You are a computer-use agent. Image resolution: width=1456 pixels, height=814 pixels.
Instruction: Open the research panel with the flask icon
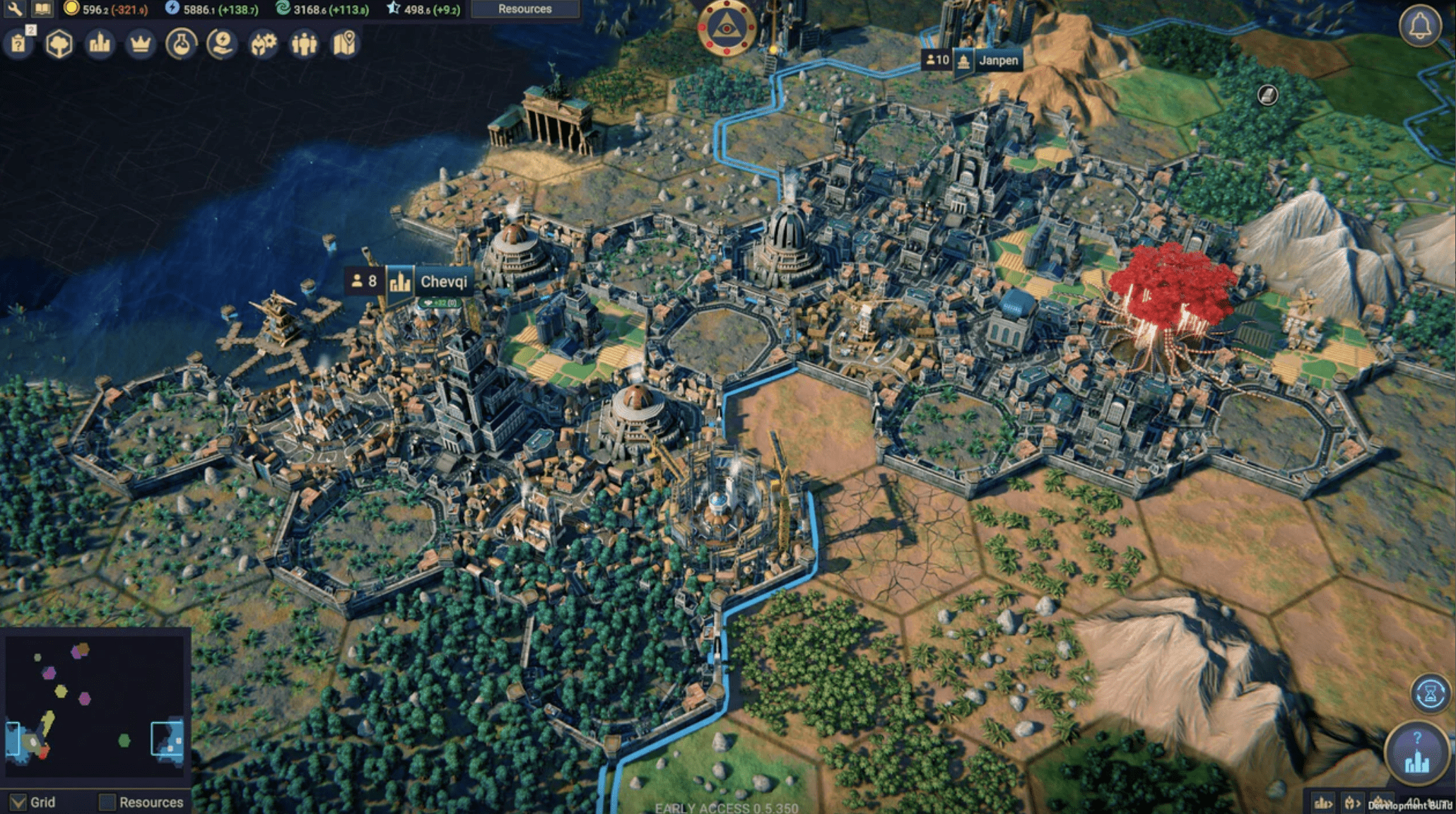point(181,44)
